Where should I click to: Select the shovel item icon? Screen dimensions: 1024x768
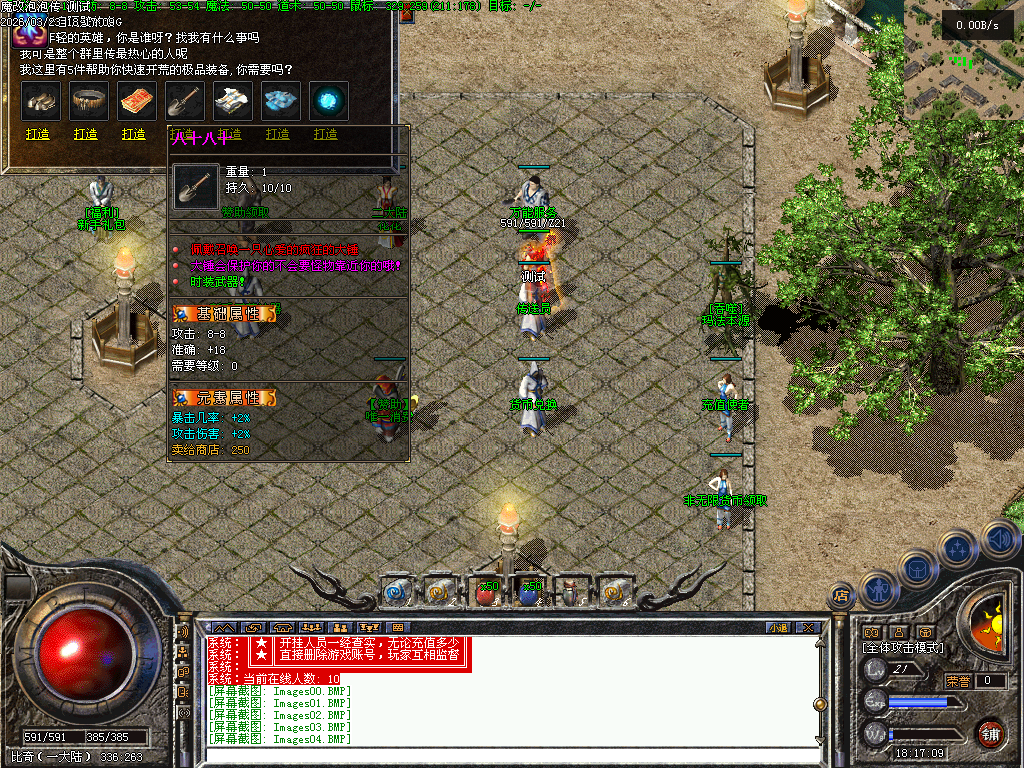click(185, 101)
